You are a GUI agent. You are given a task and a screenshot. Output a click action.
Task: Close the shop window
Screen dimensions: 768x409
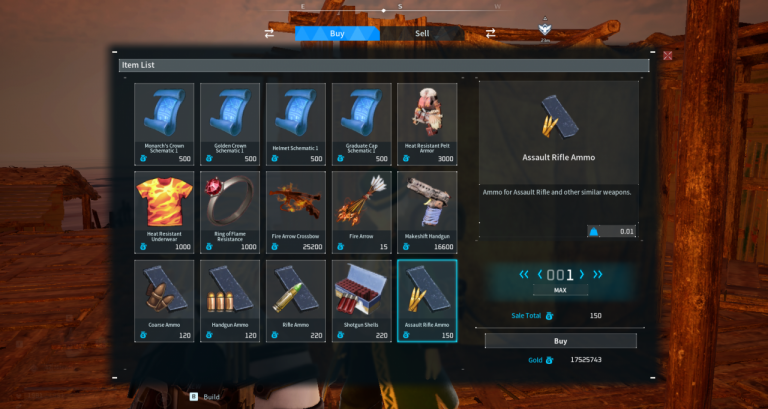pos(668,55)
